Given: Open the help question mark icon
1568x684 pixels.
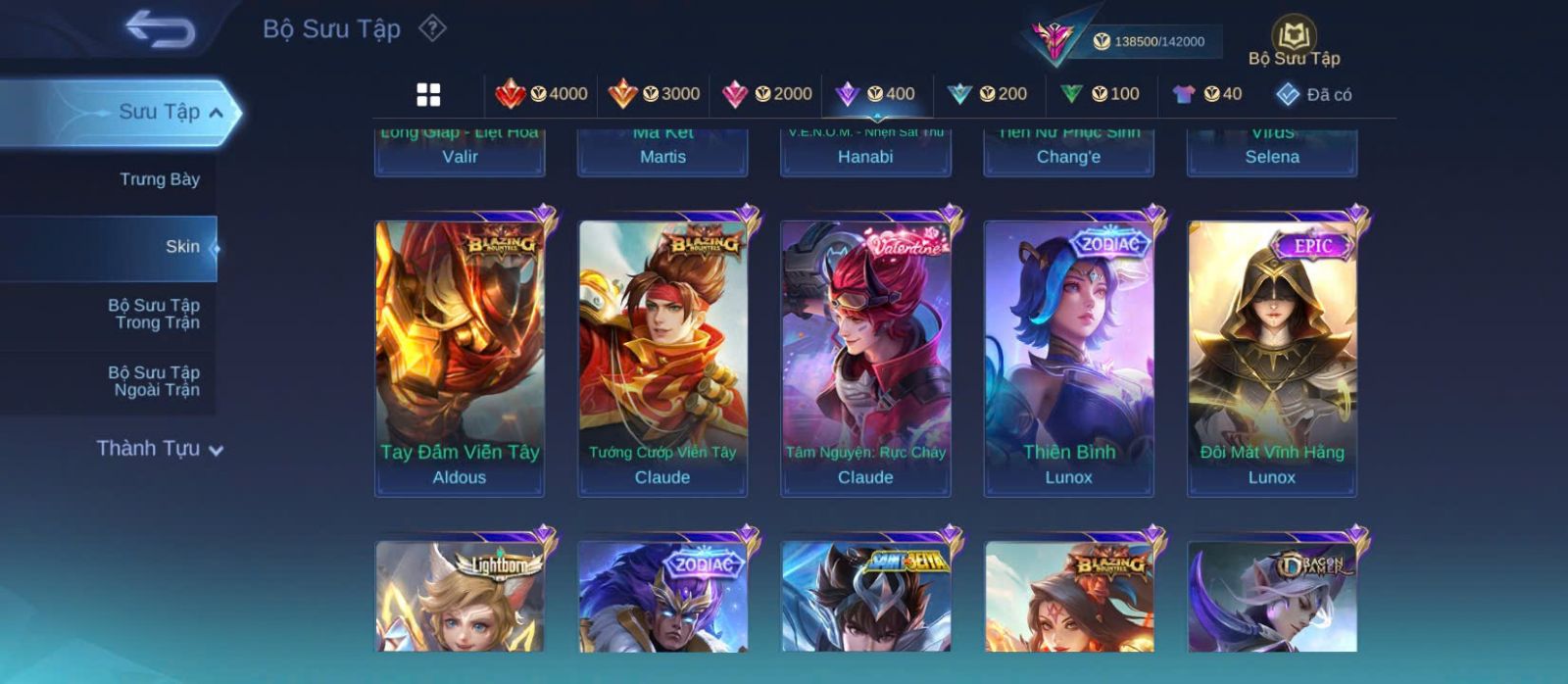Looking at the screenshot, I should tap(432, 28).
